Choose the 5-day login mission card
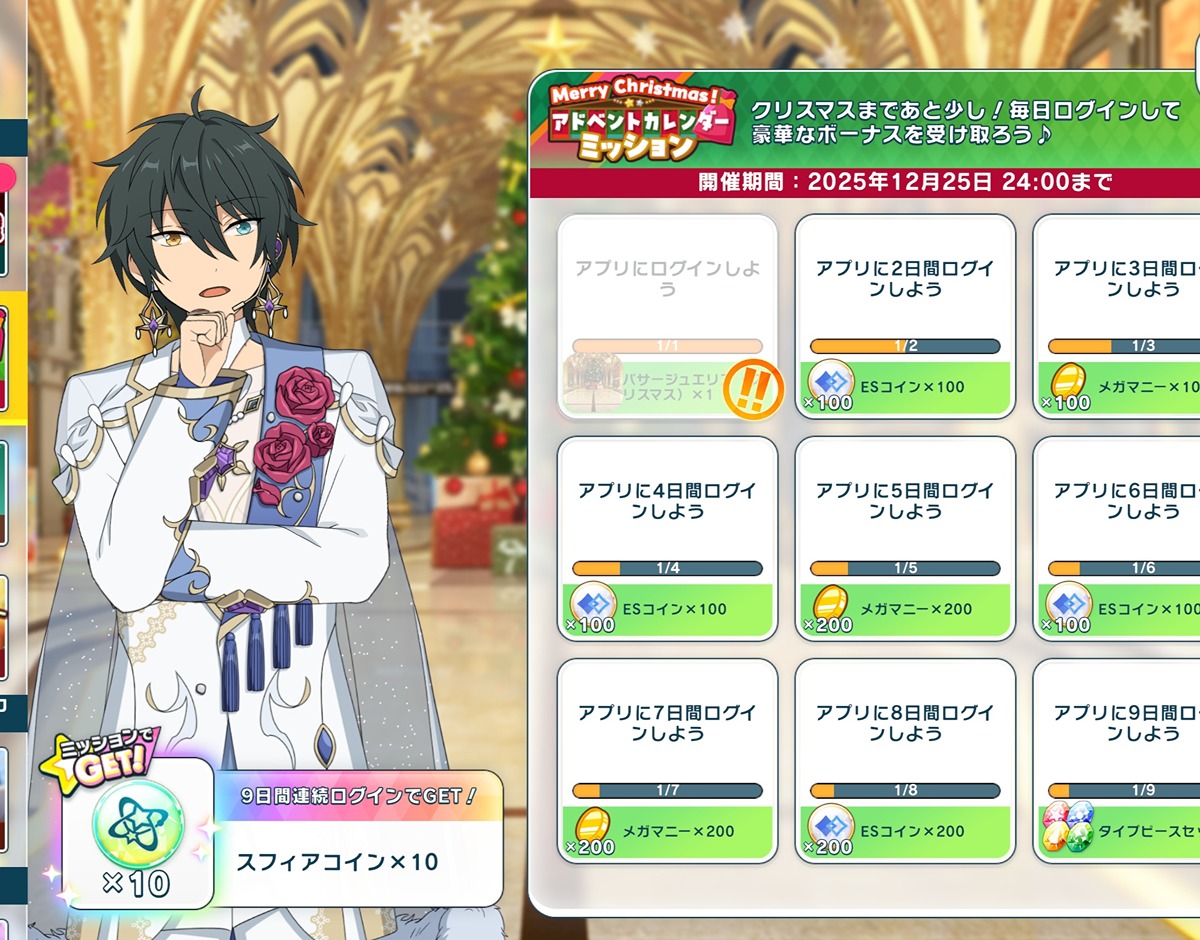1200x940 pixels. [x=905, y=537]
